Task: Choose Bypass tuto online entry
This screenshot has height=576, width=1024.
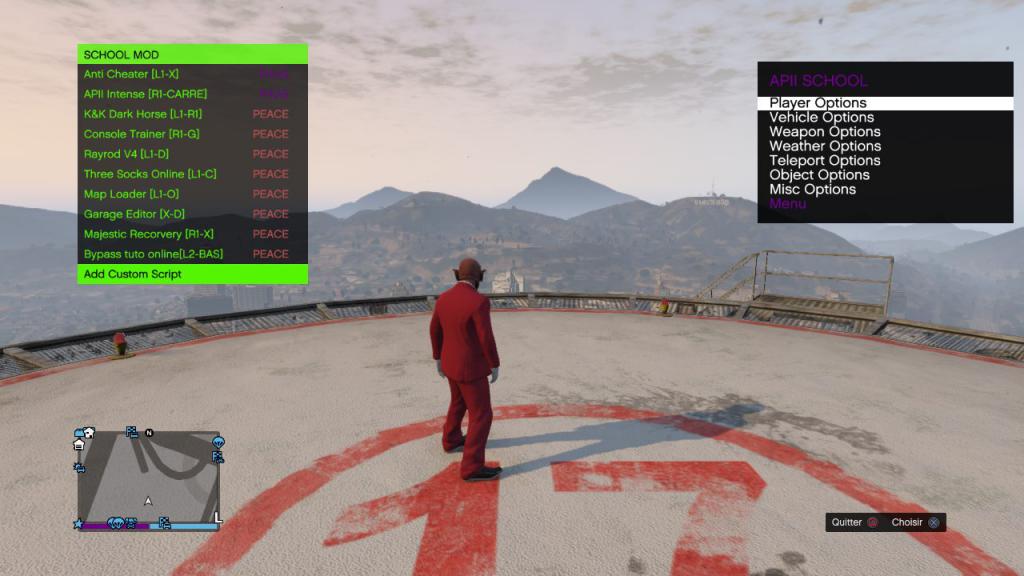Action: [153, 254]
